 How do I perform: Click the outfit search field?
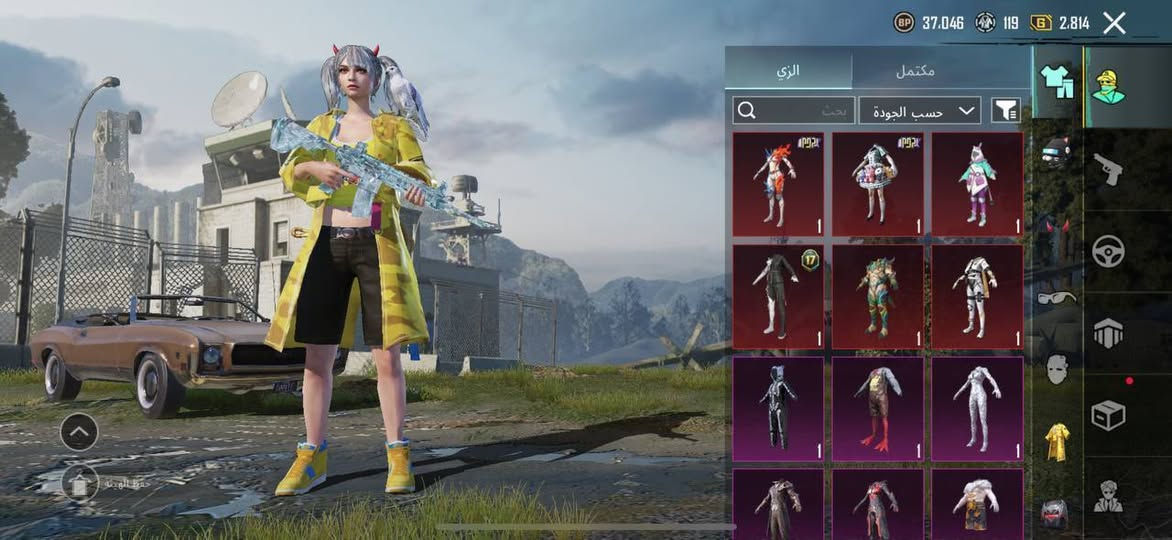point(793,110)
